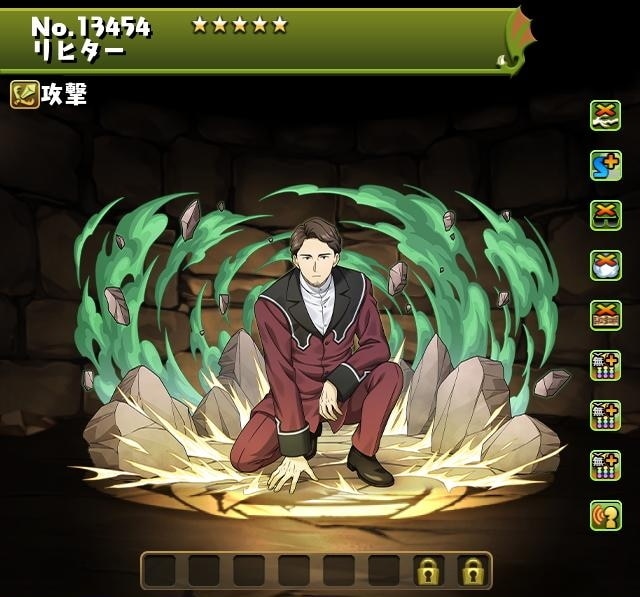640x597 pixels.
Task: Inspect the crossed-out sunglasses blind resistance awakening
Action: click(x=605, y=216)
